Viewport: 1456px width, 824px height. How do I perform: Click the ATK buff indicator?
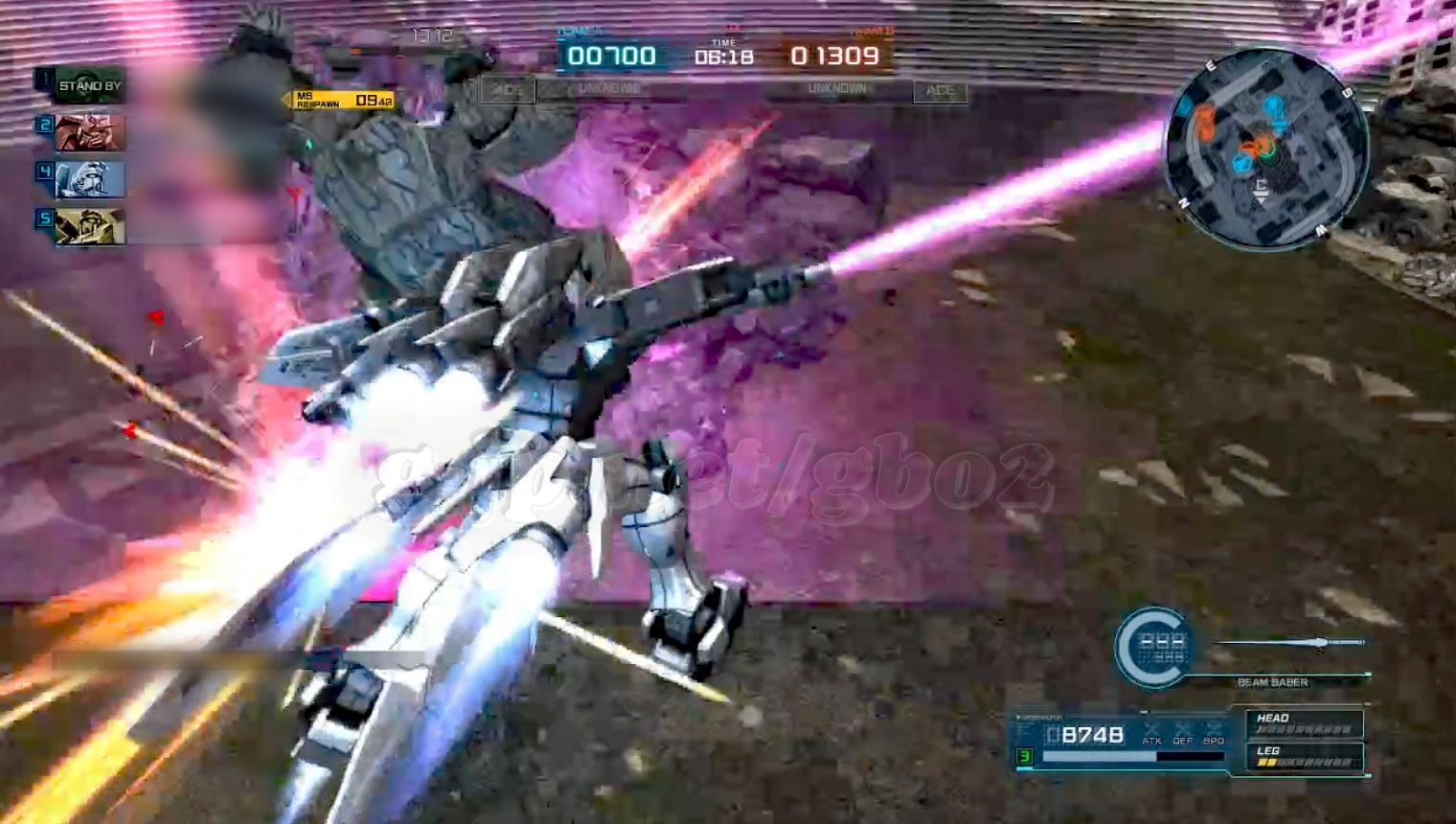click(x=1151, y=734)
